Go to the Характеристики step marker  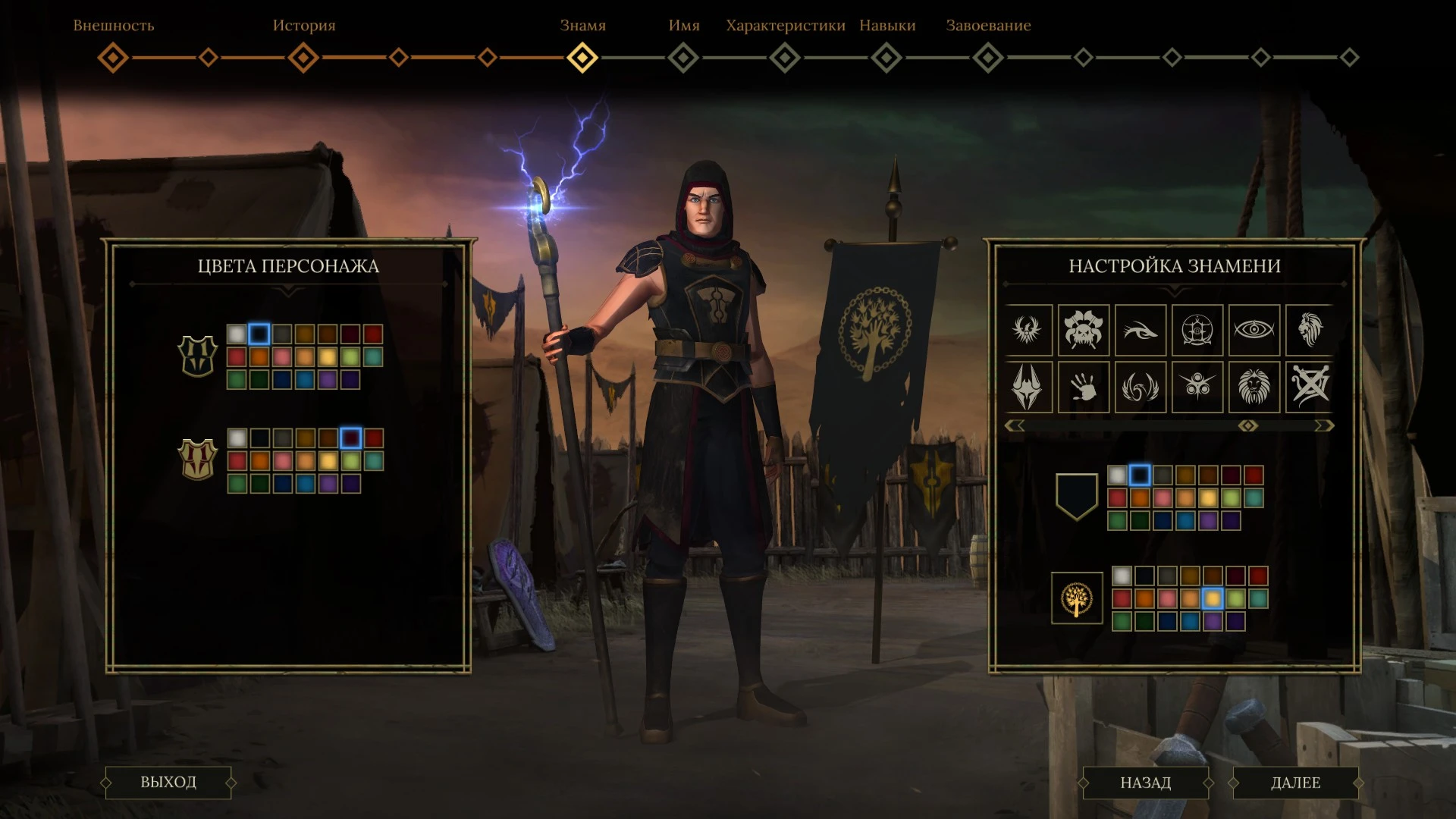tap(785, 58)
